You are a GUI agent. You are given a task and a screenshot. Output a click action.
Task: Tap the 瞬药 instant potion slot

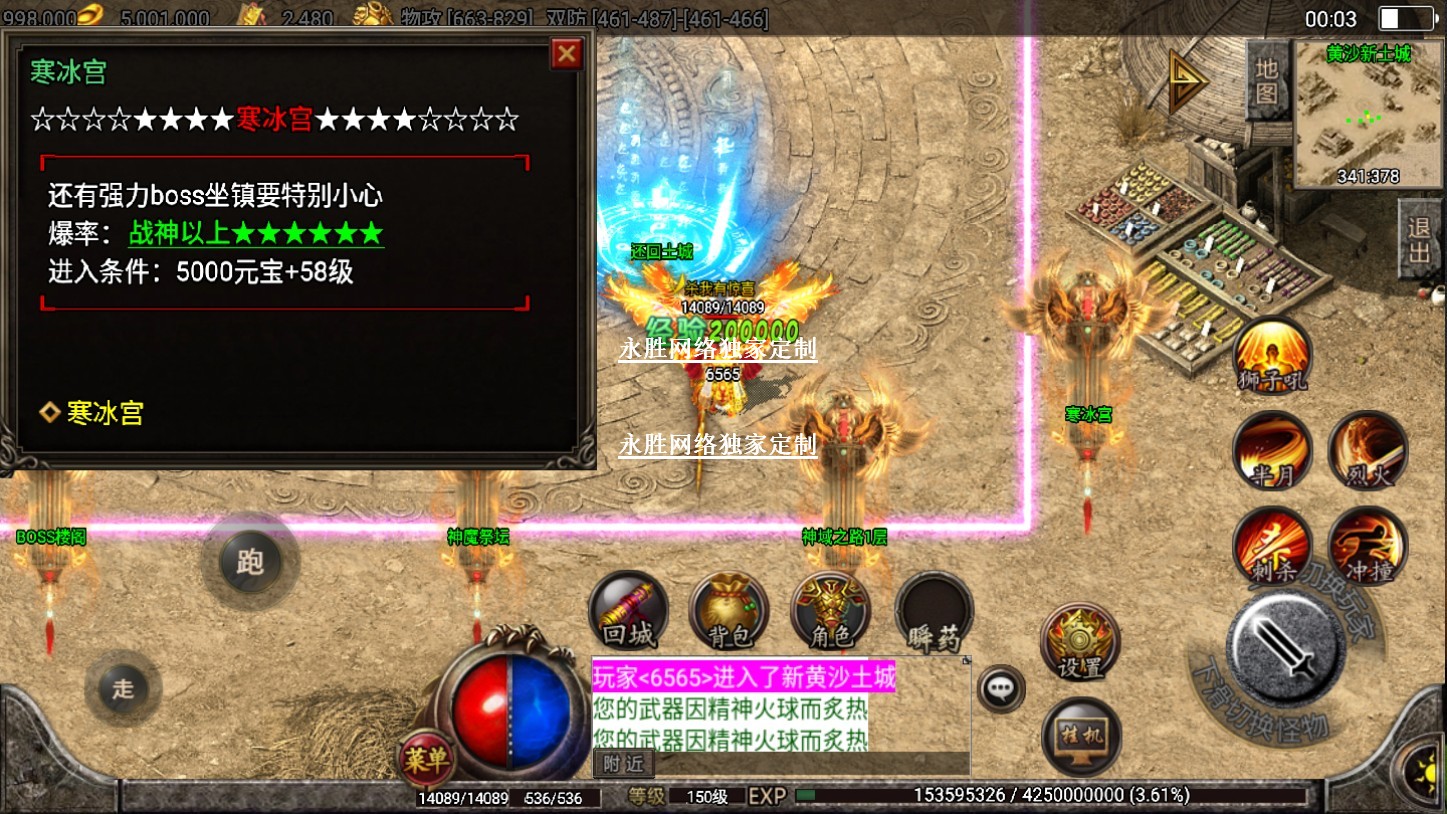pyautogui.click(x=933, y=612)
